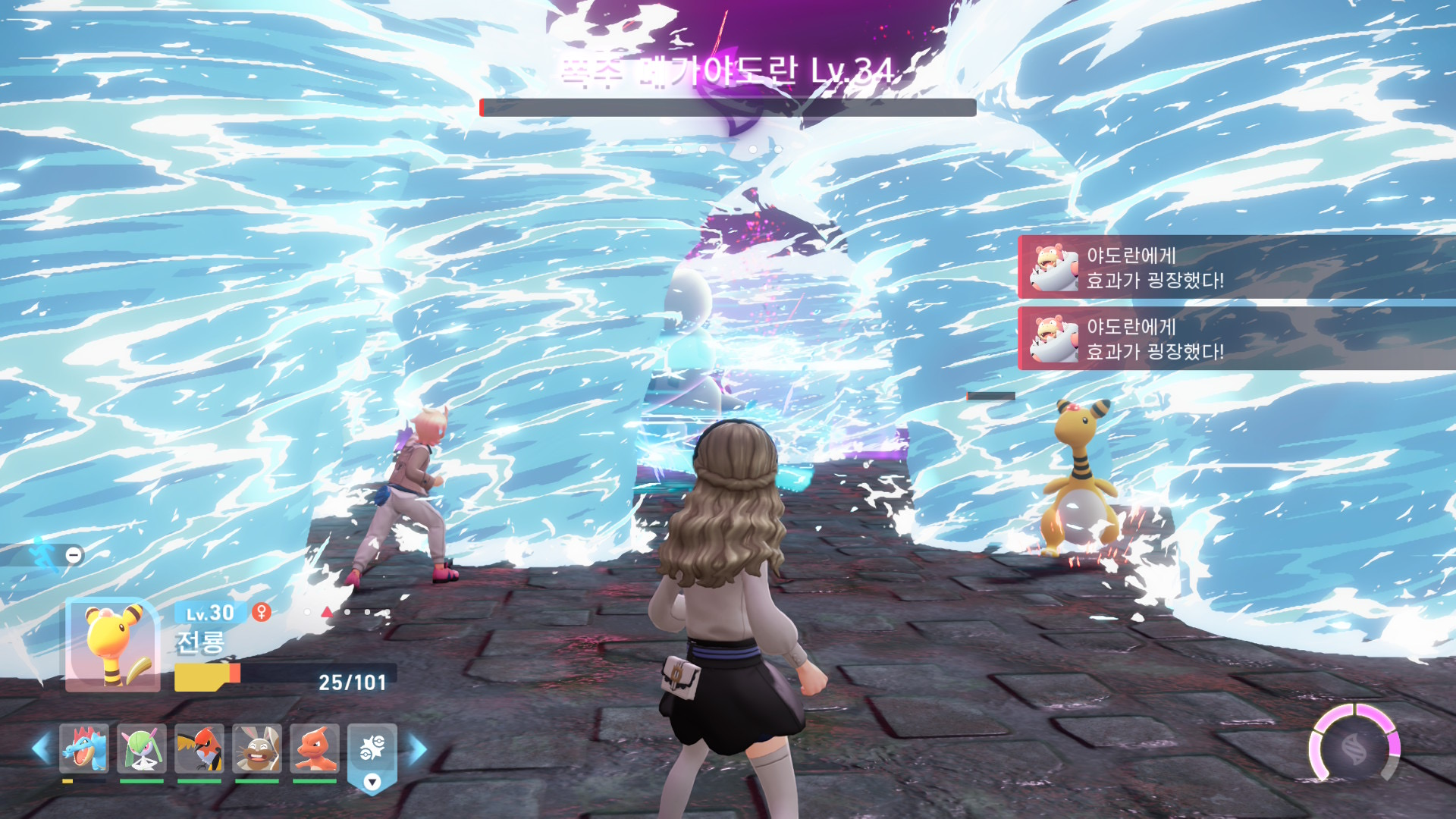Image resolution: width=1456 pixels, height=819 pixels.
Task: Open the top Slowbro battle log entry
Action: click(1236, 268)
